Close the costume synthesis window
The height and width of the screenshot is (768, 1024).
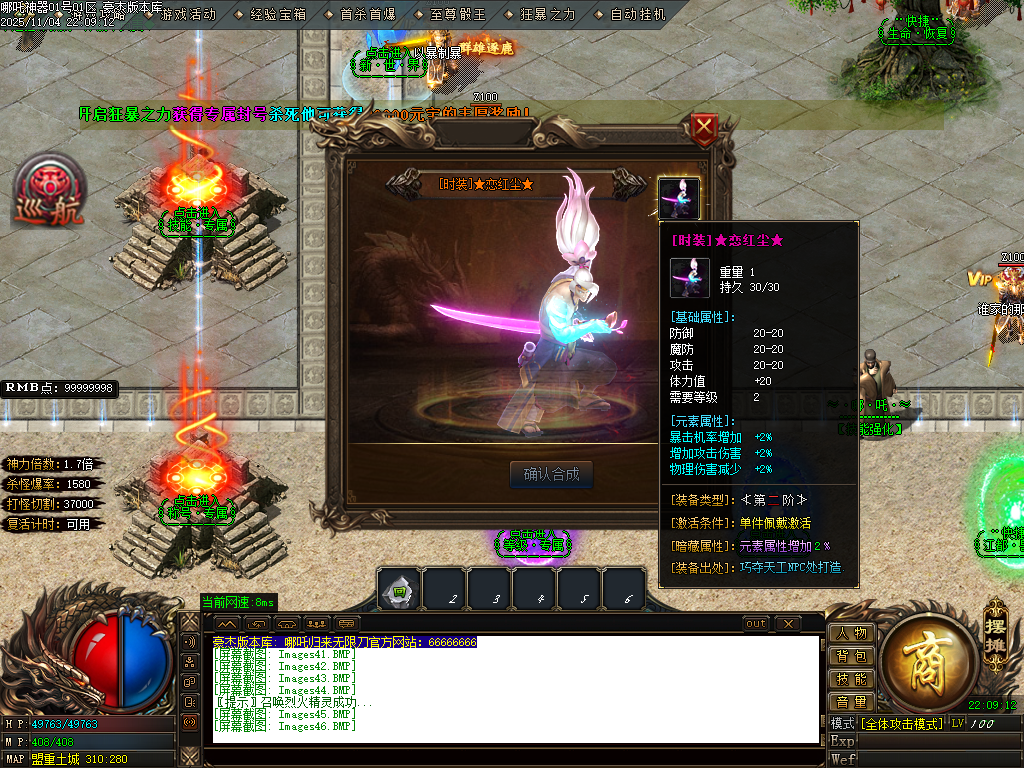tap(705, 127)
